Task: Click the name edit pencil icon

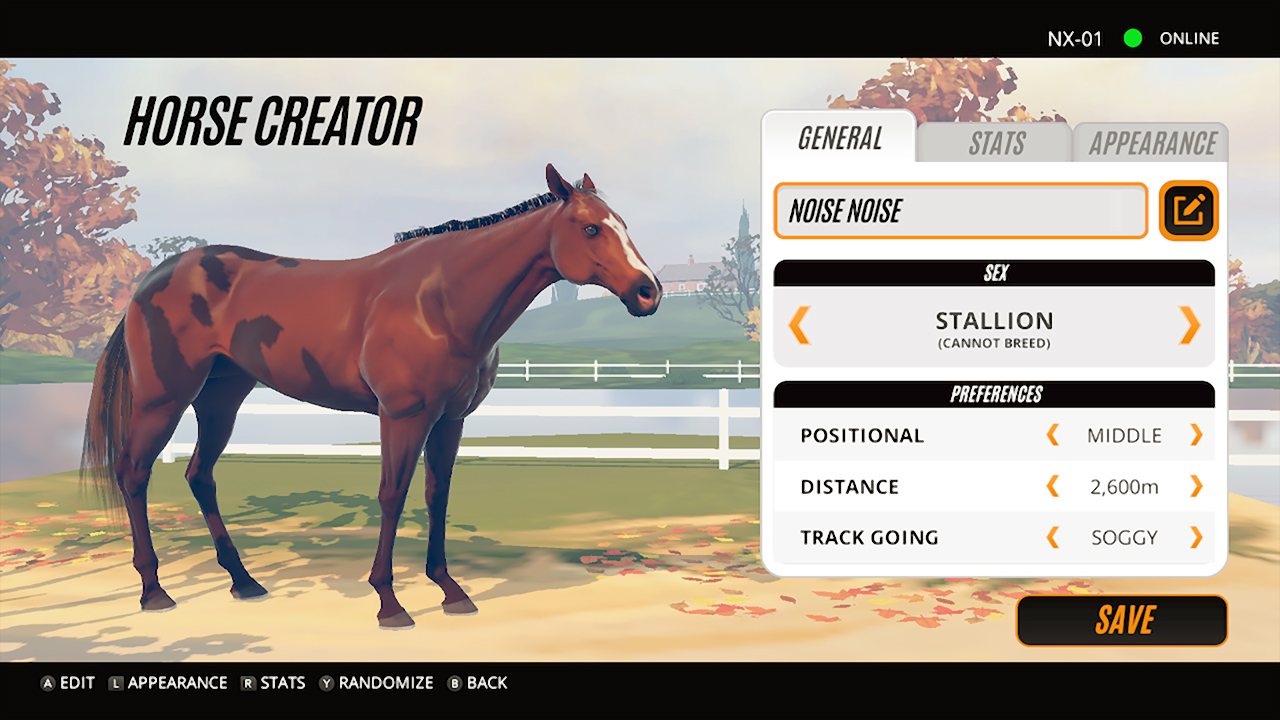Action: coord(1188,211)
